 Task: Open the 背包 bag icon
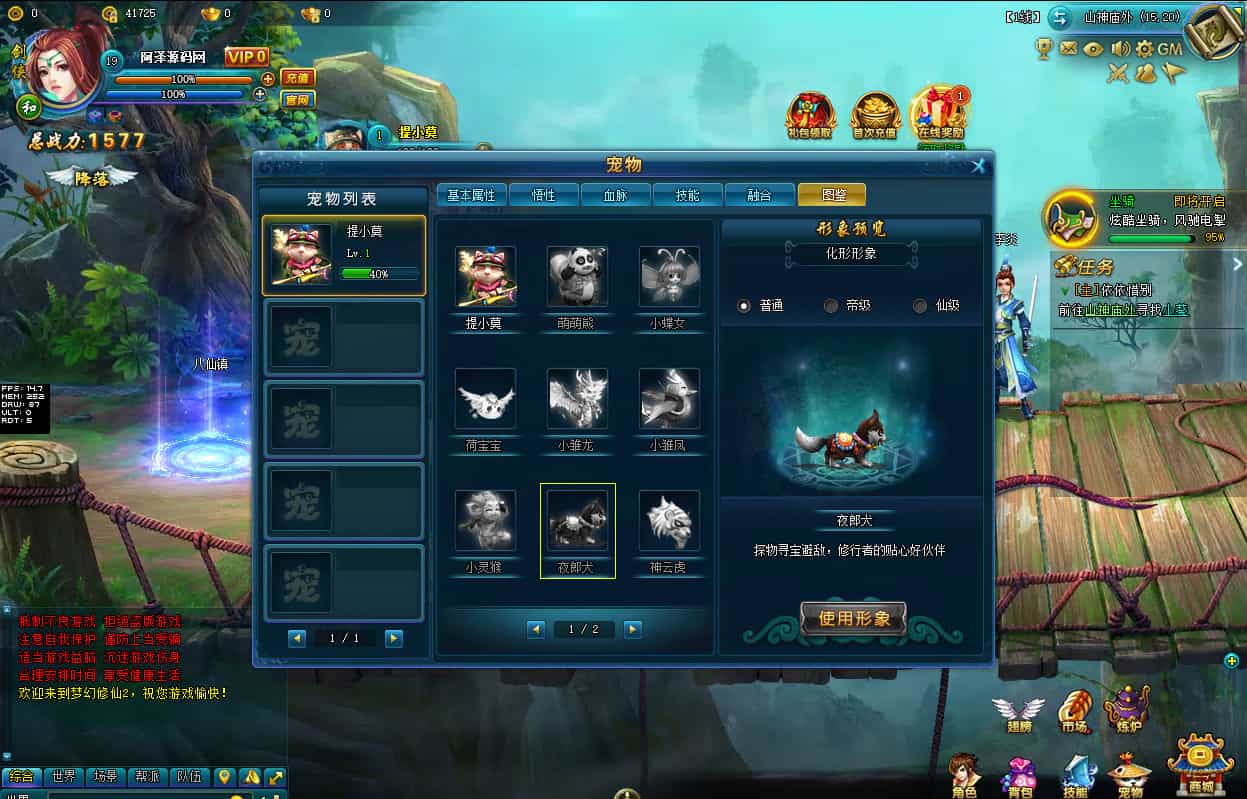click(1020, 776)
